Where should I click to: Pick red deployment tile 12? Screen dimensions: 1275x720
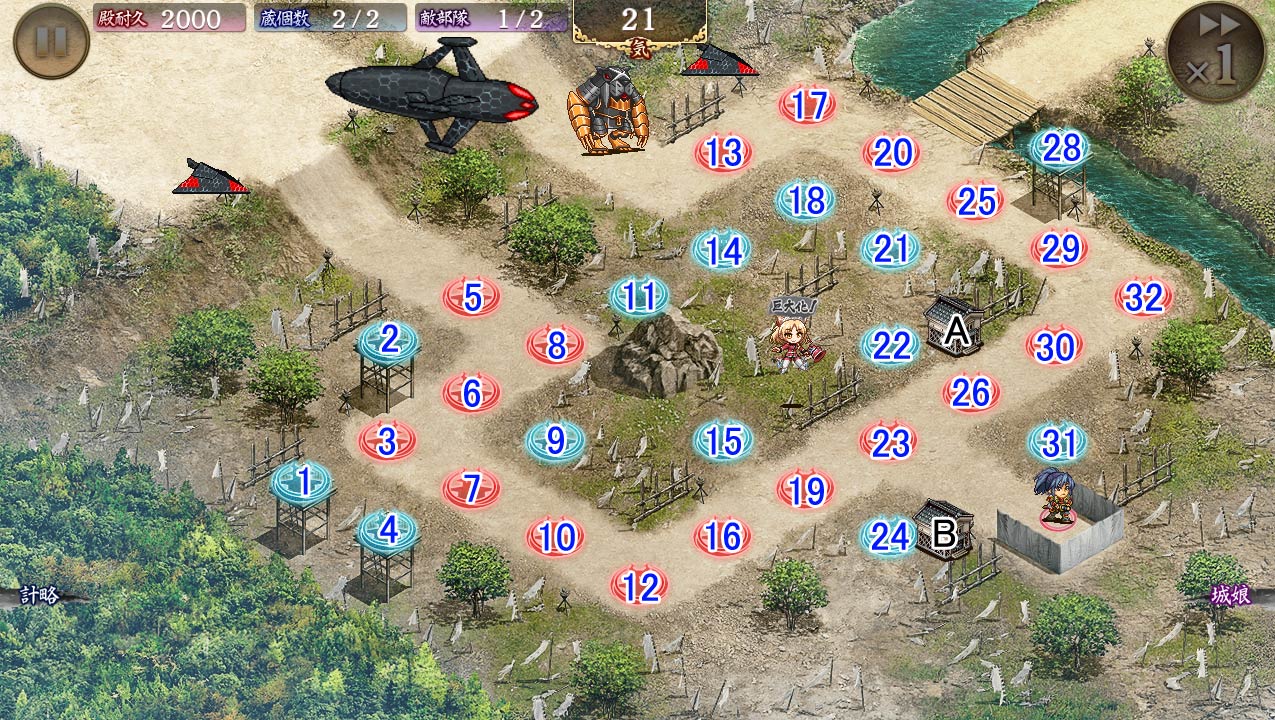pos(639,587)
